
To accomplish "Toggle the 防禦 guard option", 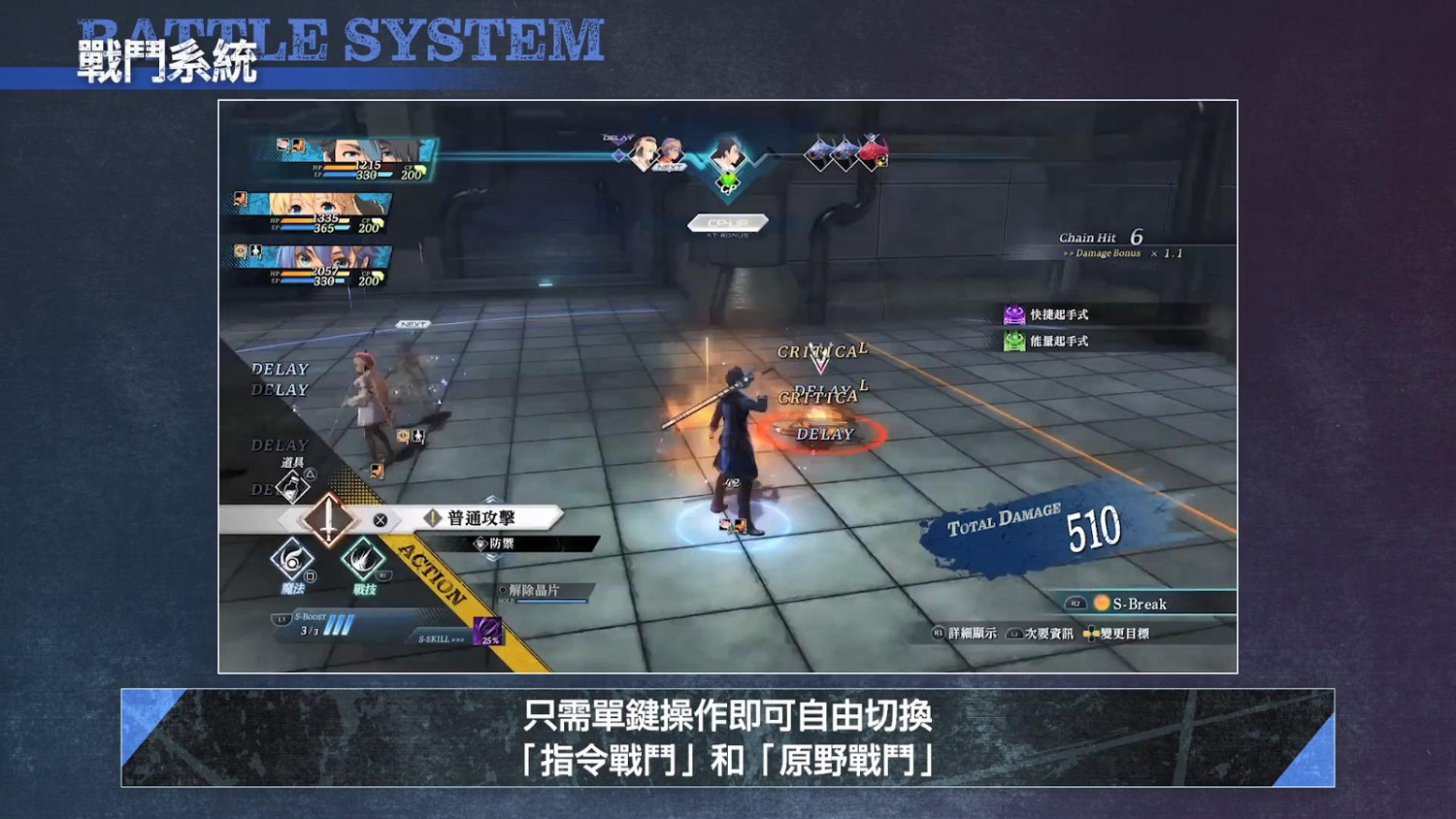I will pos(503,543).
